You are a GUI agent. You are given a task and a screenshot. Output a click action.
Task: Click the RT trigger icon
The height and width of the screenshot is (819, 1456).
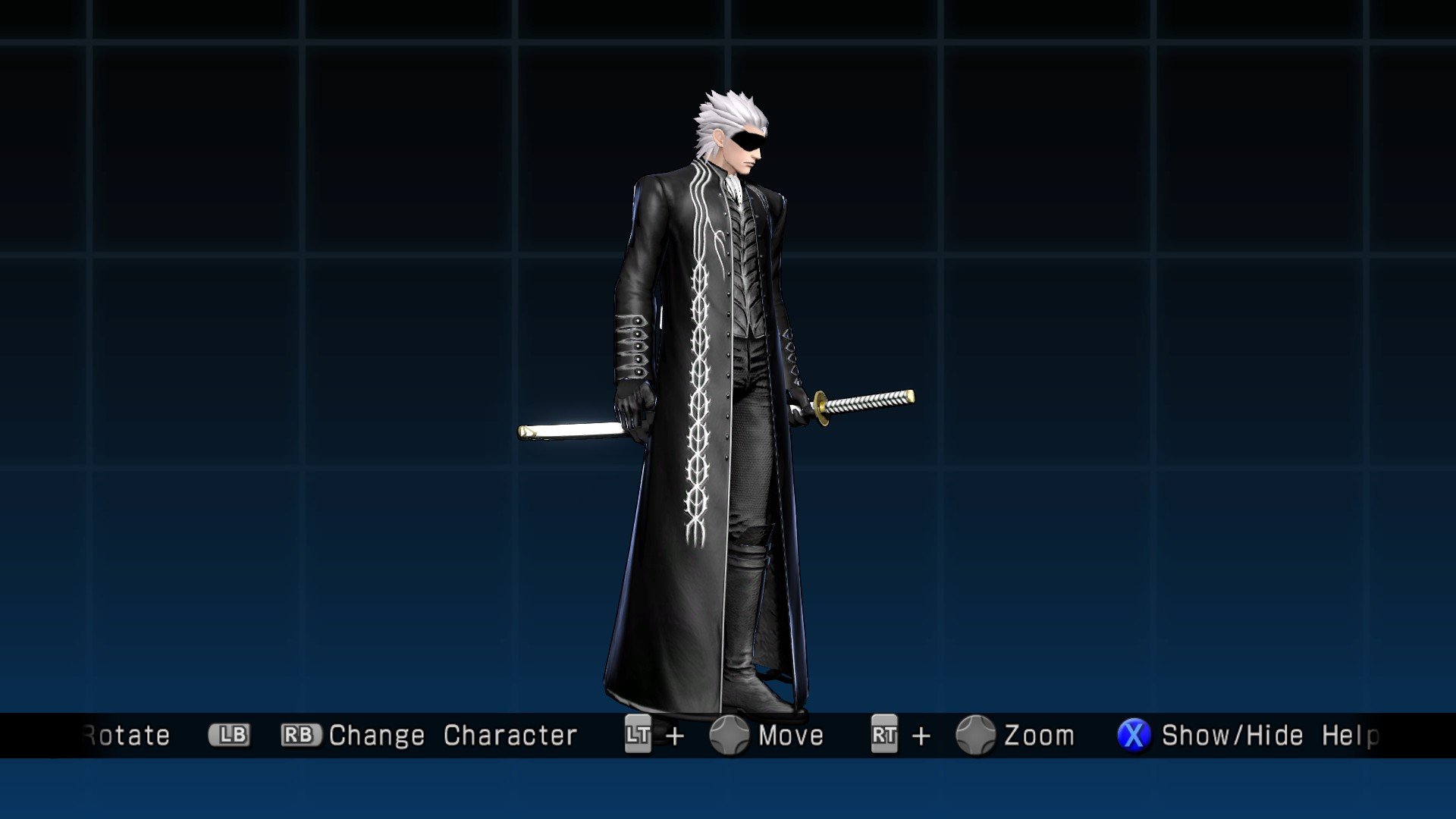[883, 734]
